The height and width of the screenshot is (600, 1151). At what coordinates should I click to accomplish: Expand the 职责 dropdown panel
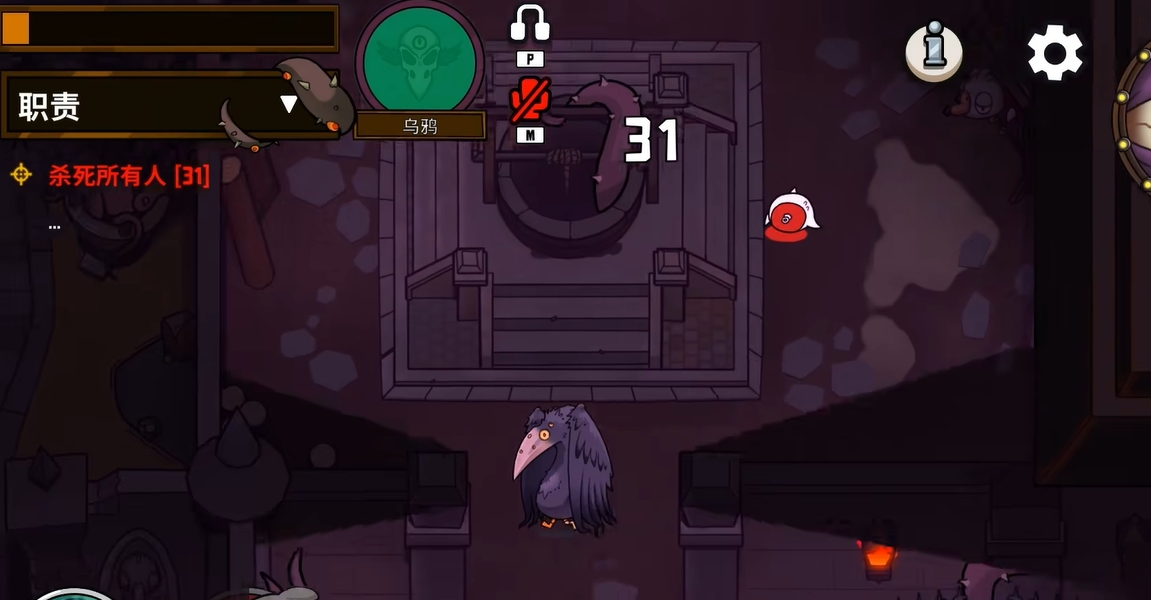[288, 104]
